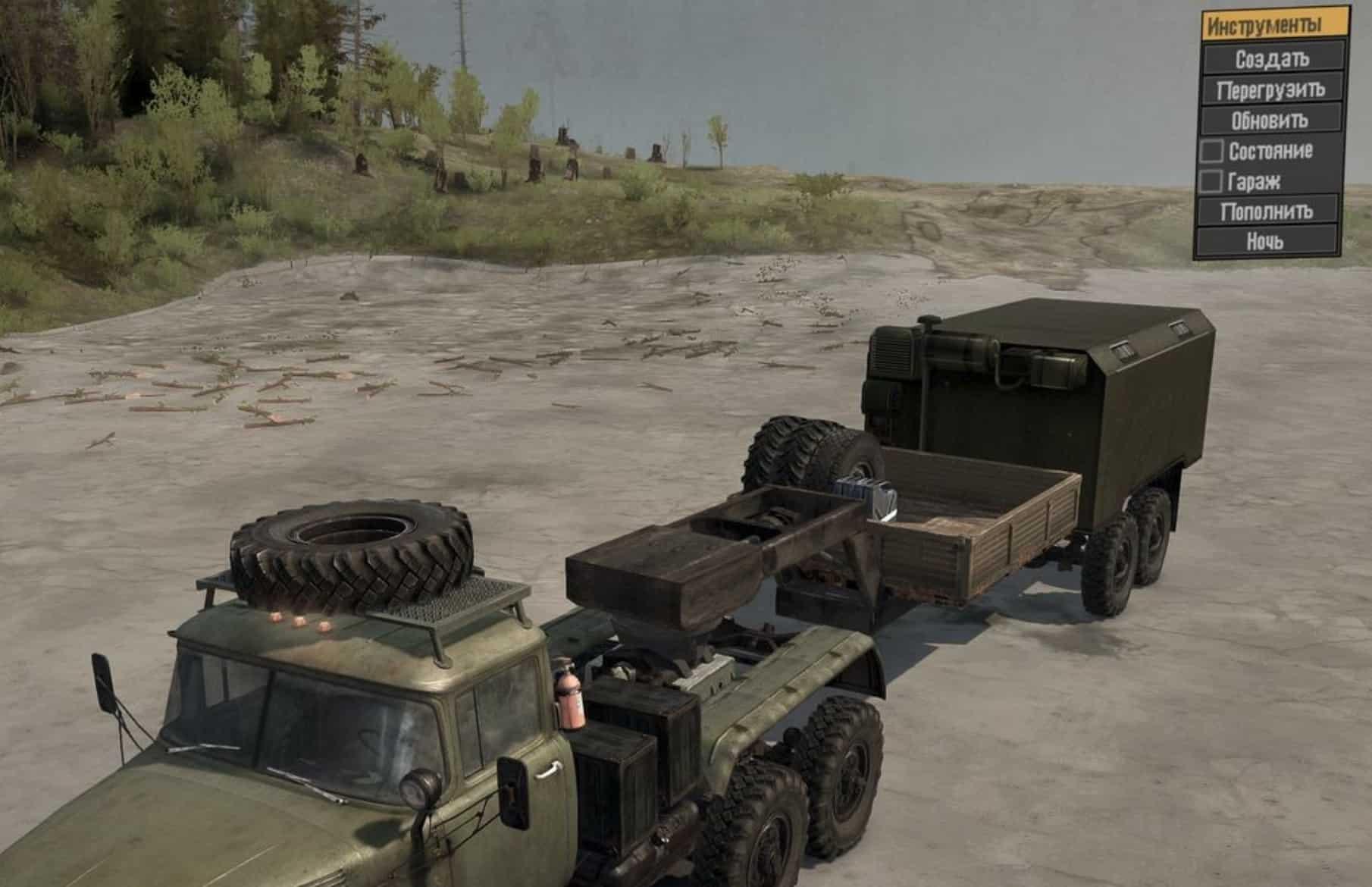Enable the Гараж checkbox
The image size is (1372, 887).
pyautogui.click(x=1211, y=181)
